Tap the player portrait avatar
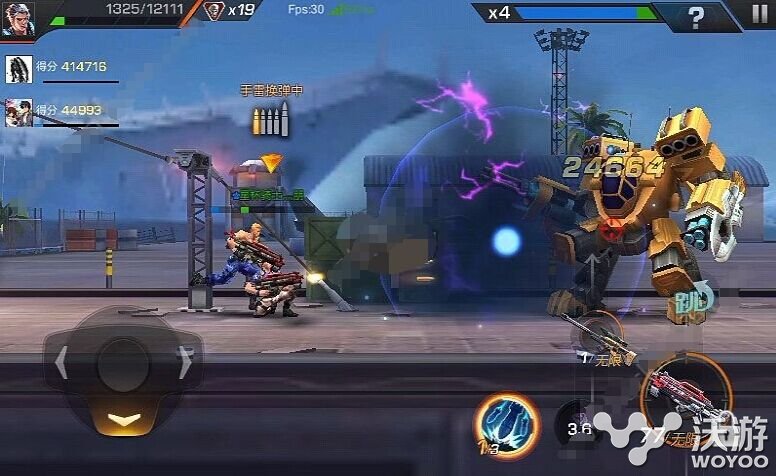776x476 pixels. [17, 18]
